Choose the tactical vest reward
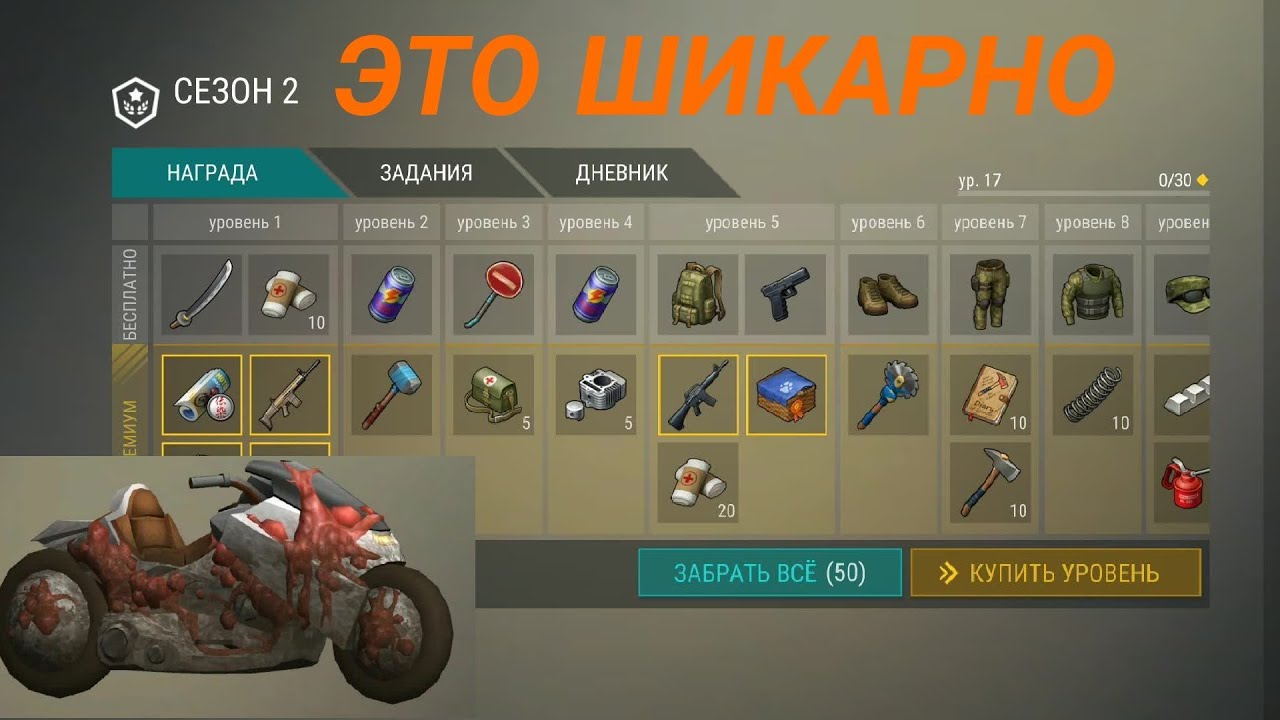 [1091, 294]
